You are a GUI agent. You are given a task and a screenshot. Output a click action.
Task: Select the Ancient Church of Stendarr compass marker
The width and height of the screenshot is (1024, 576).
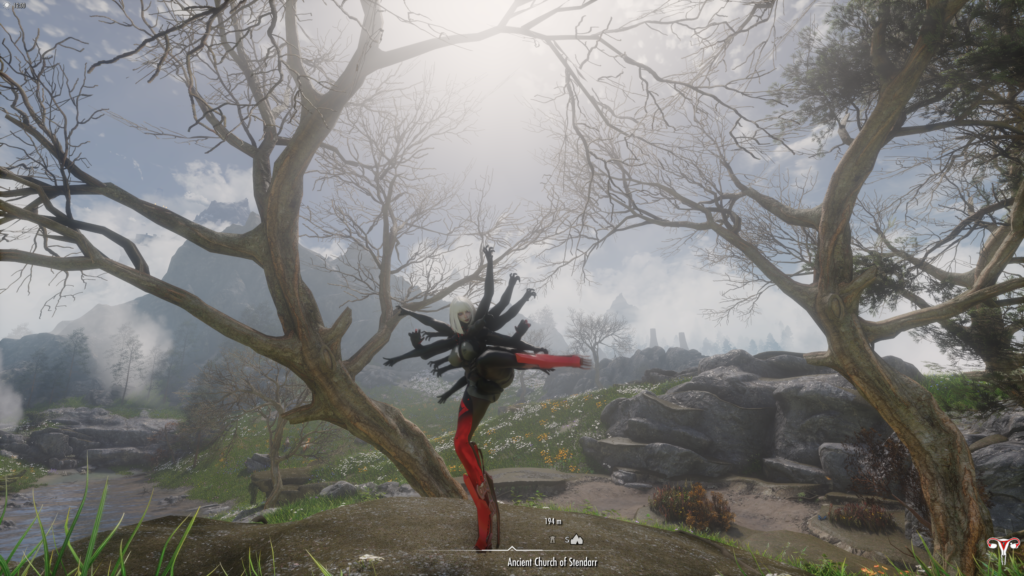point(577,539)
